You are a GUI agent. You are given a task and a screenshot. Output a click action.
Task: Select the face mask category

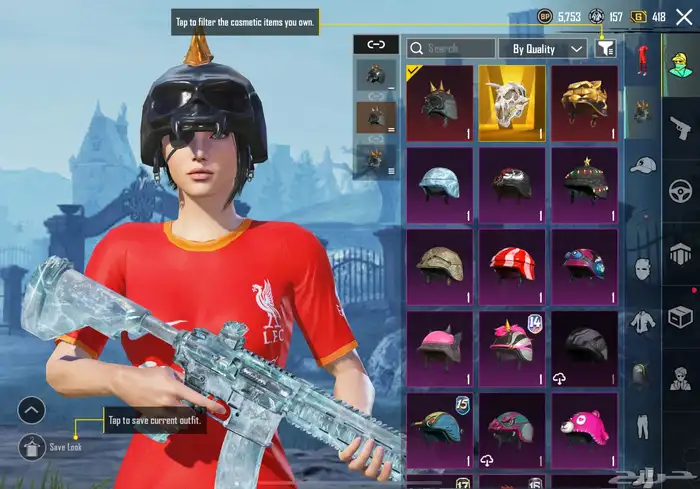click(x=643, y=268)
